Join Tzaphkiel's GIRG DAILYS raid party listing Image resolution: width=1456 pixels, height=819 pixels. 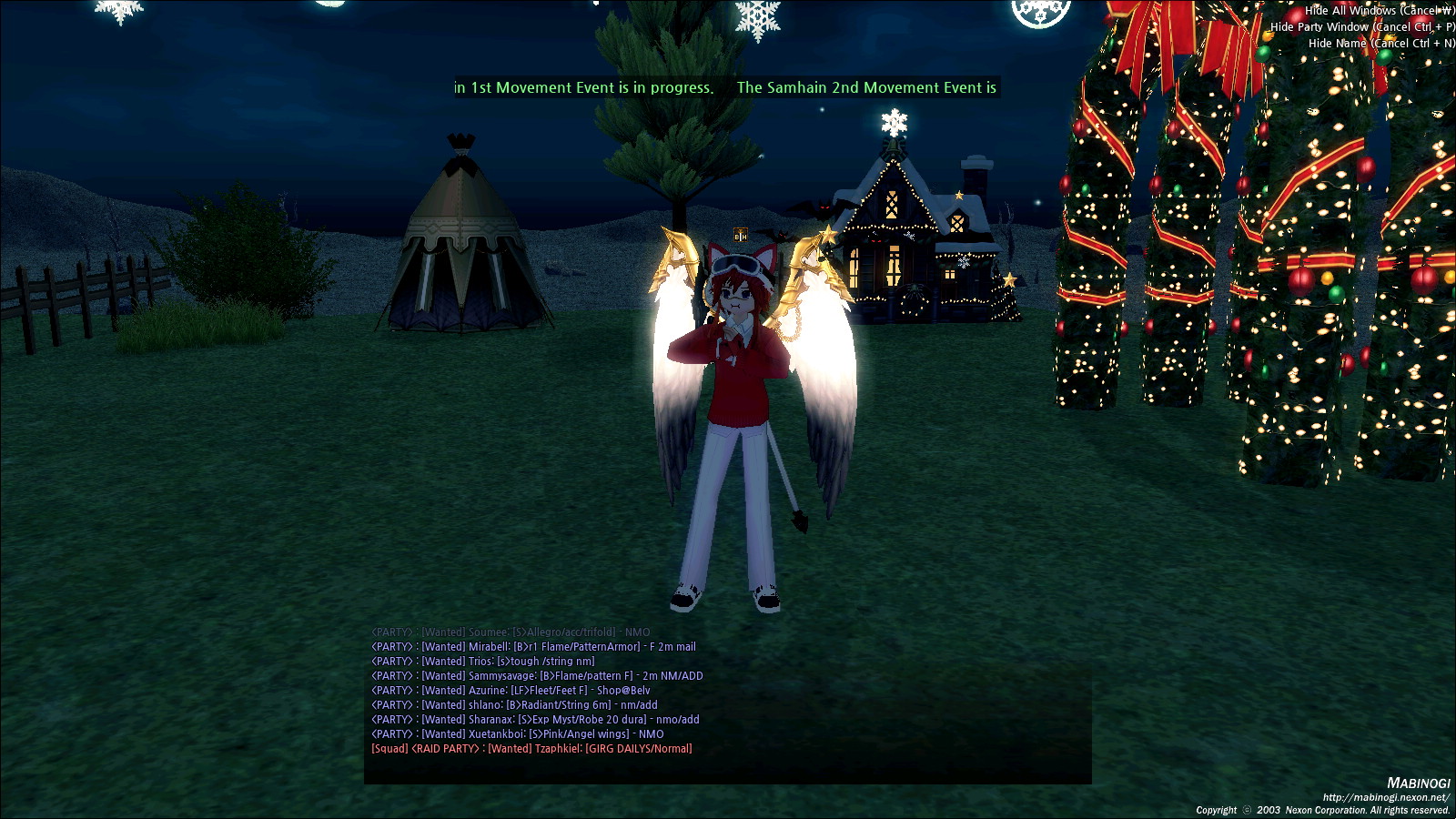(531, 749)
